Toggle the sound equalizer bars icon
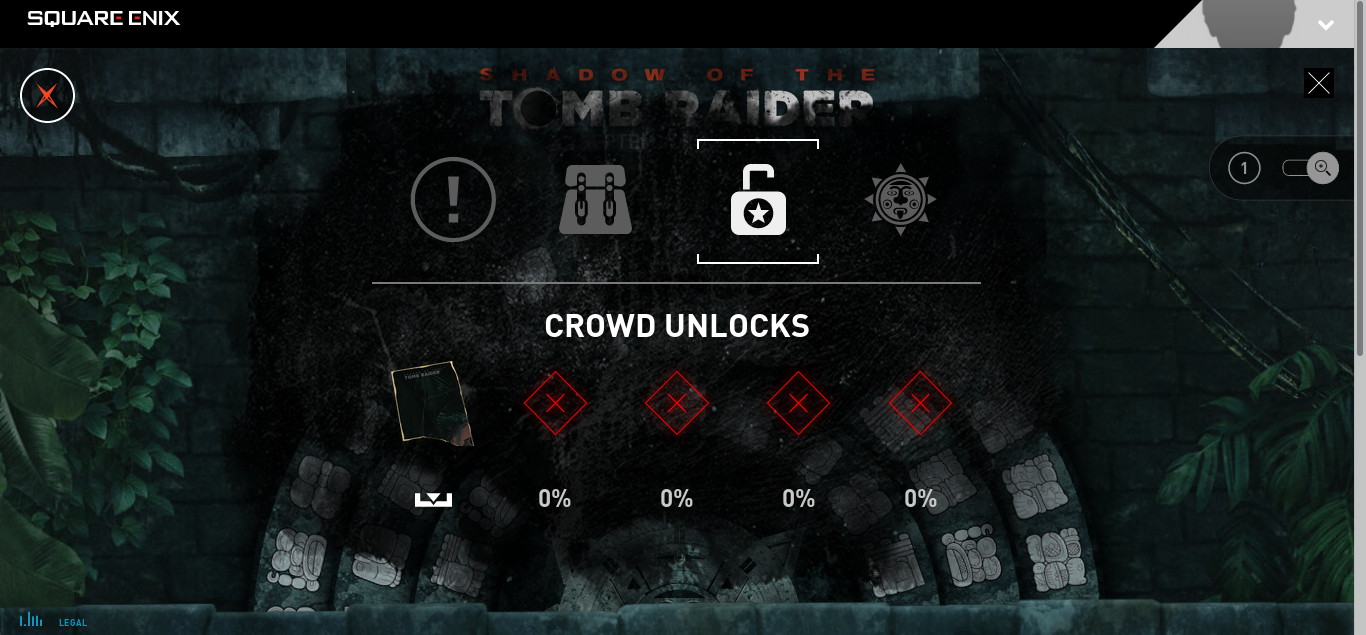This screenshot has height=635, width=1366. coord(31,620)
